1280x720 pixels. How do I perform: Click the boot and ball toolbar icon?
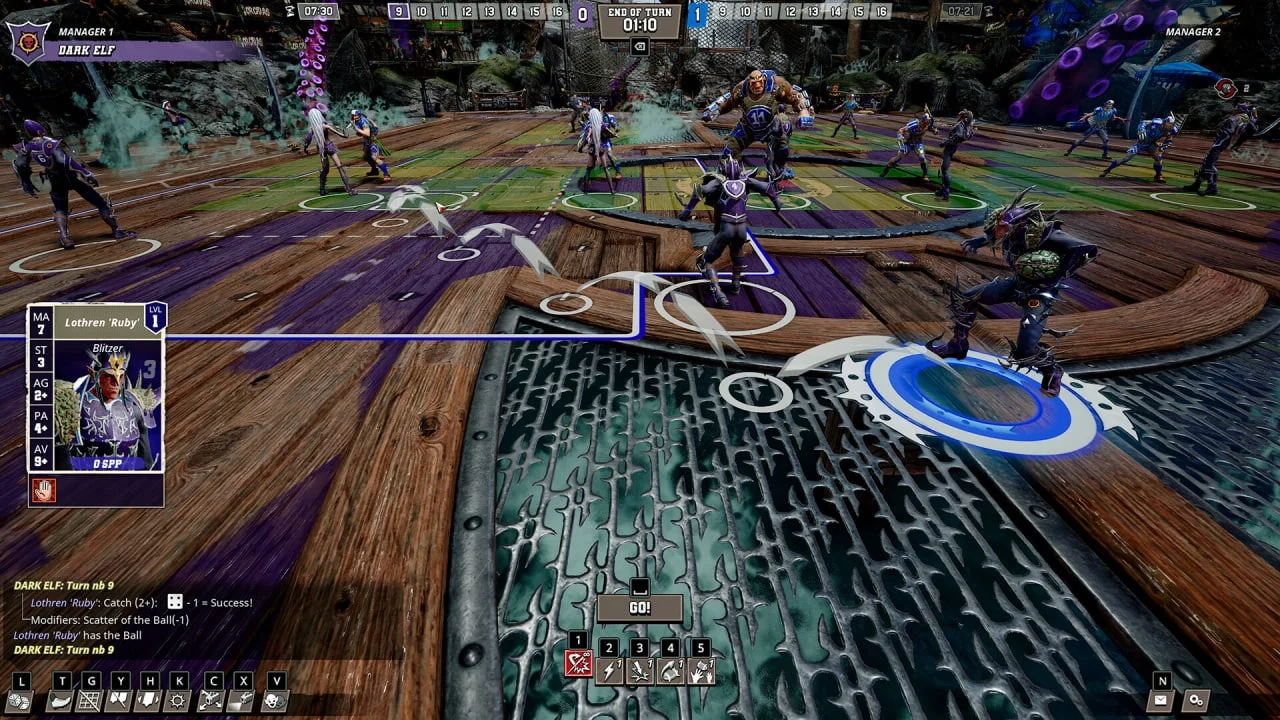(x=61, y=701)
